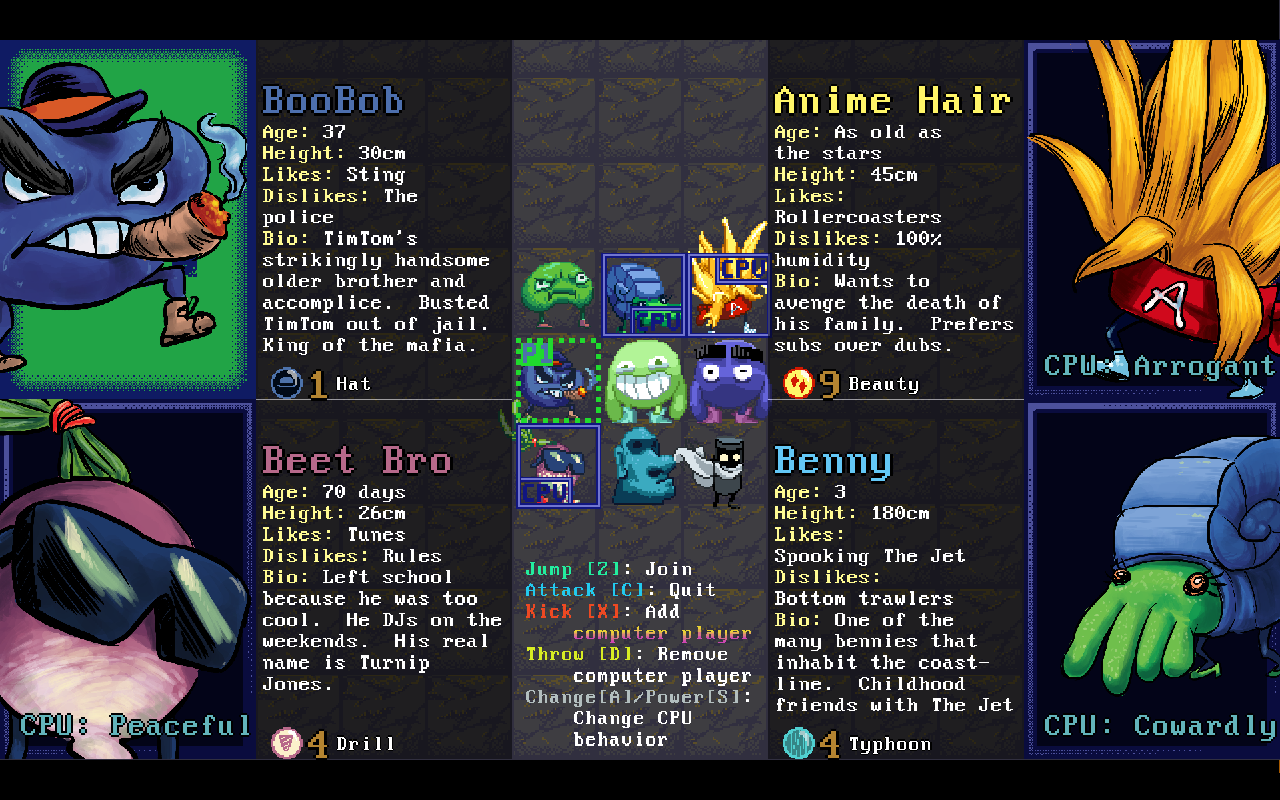This screenshot has height=800, width=1280.
Task: Select BooBob's tile marked P1
Action: [558, 380]
